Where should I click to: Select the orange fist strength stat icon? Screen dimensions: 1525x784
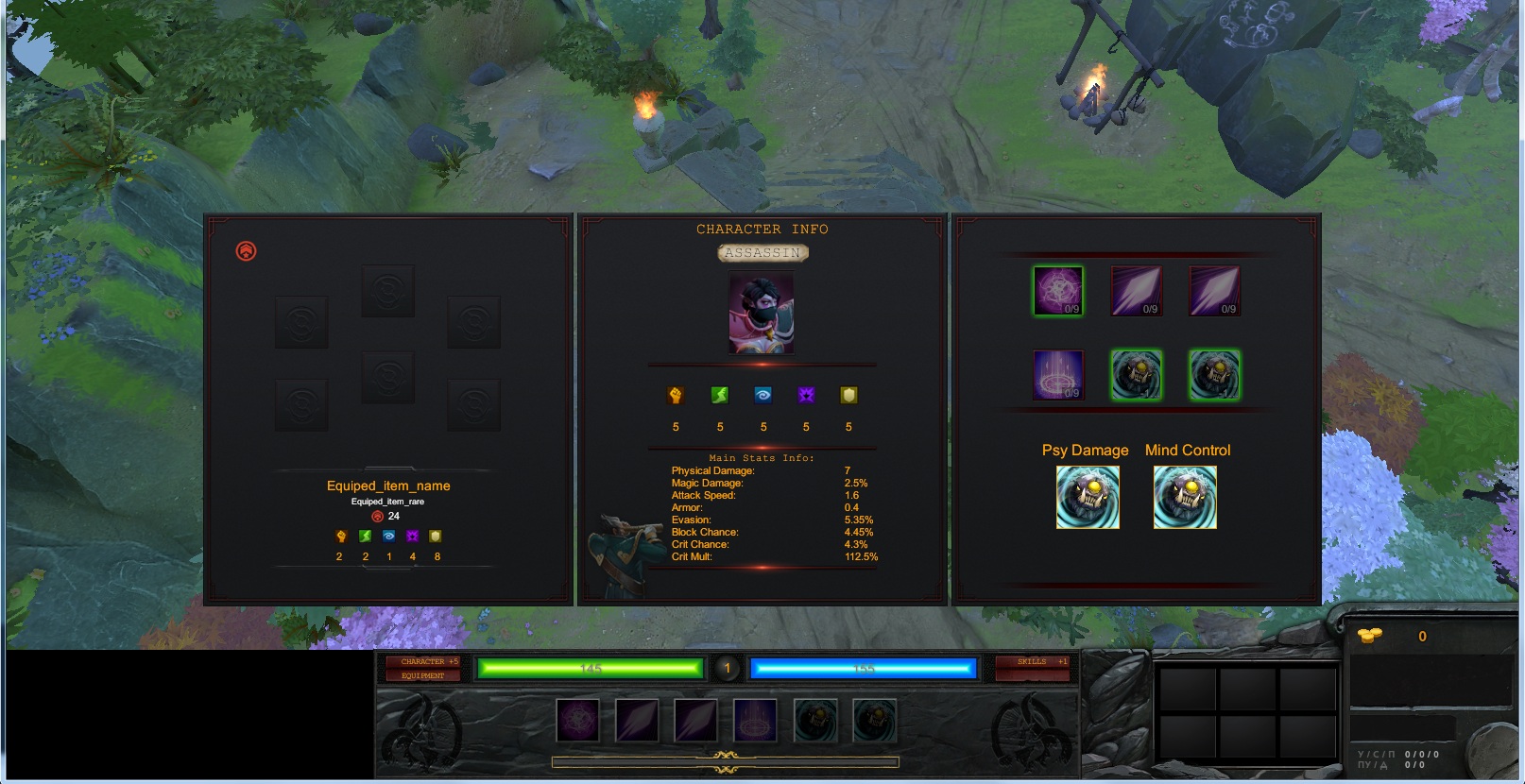(676, 396)
